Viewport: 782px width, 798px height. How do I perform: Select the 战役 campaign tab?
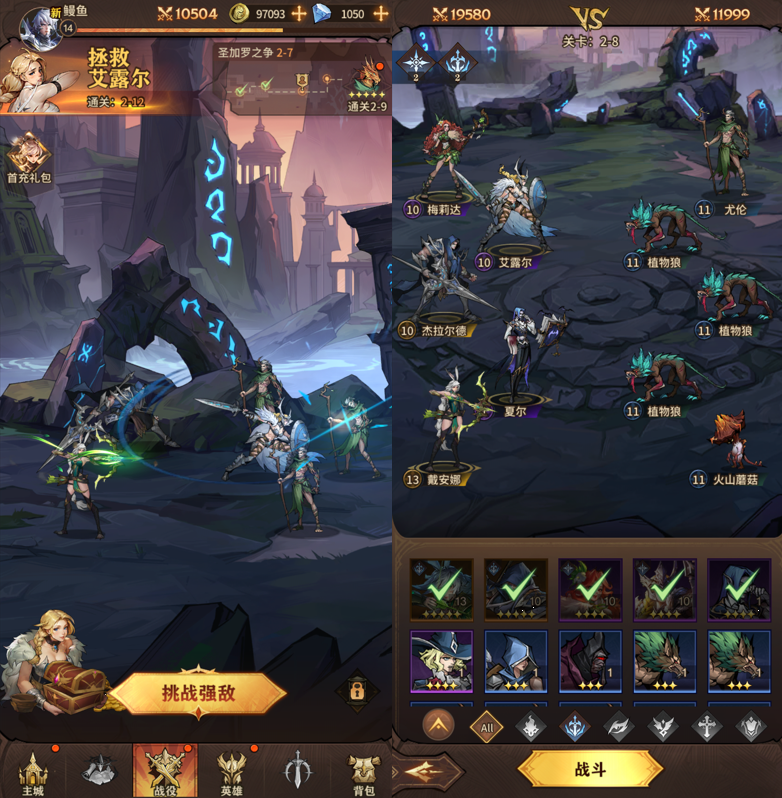165,773
